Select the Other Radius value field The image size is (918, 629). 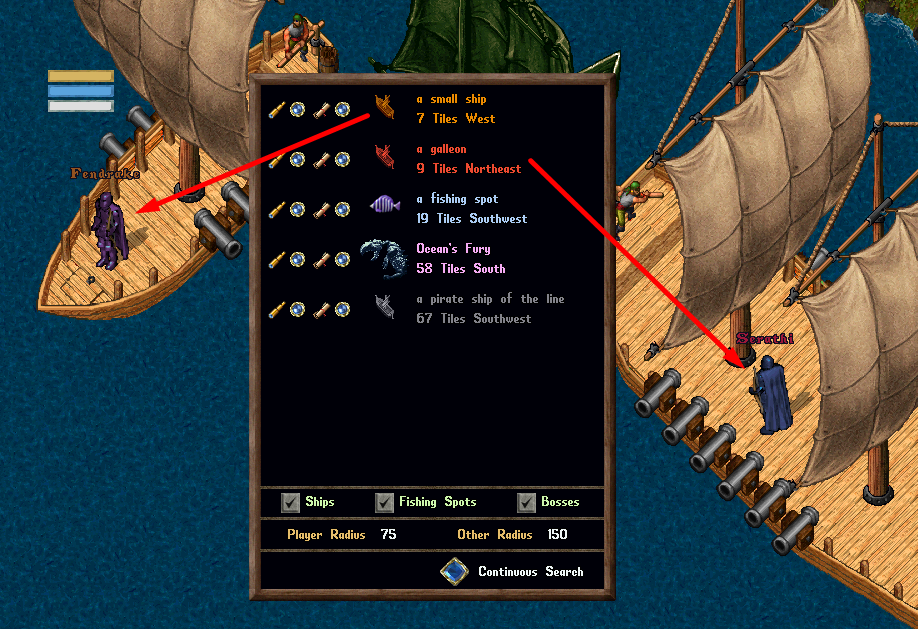pyautogui.click(x=557, y=535)
